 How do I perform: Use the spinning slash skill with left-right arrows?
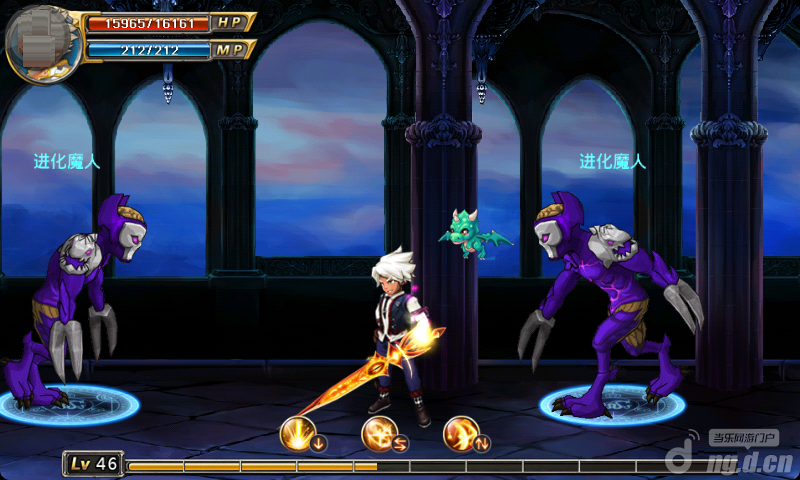click(380, 434)
